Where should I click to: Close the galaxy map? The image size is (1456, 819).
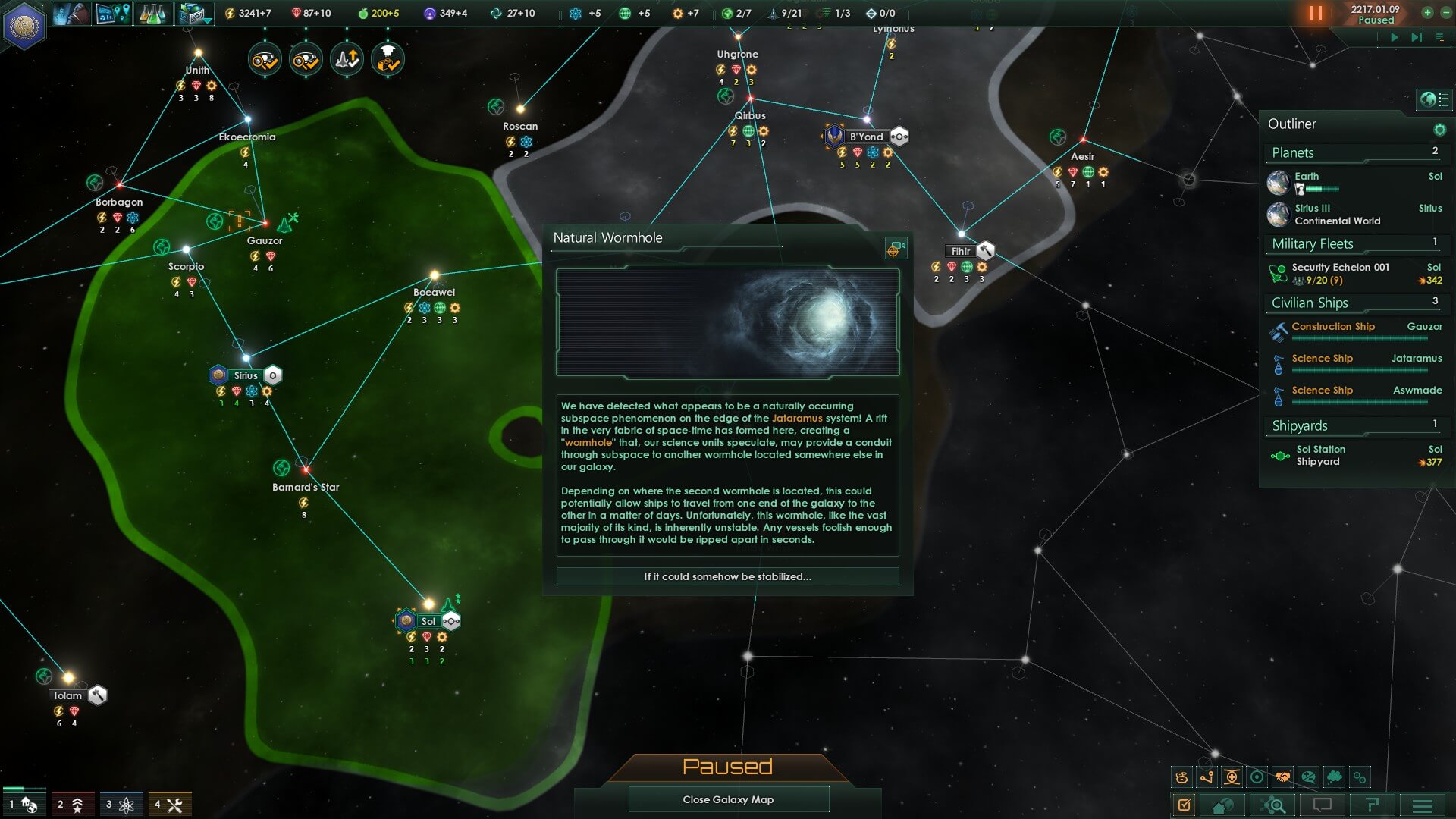[x=728, y=799]
